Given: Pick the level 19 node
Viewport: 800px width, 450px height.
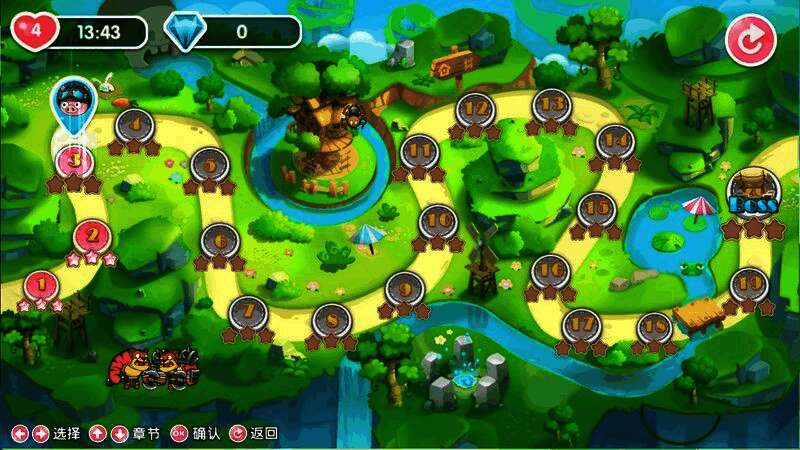Looking at the screenshot, I should pyautogui.click(x=747, y=284).
